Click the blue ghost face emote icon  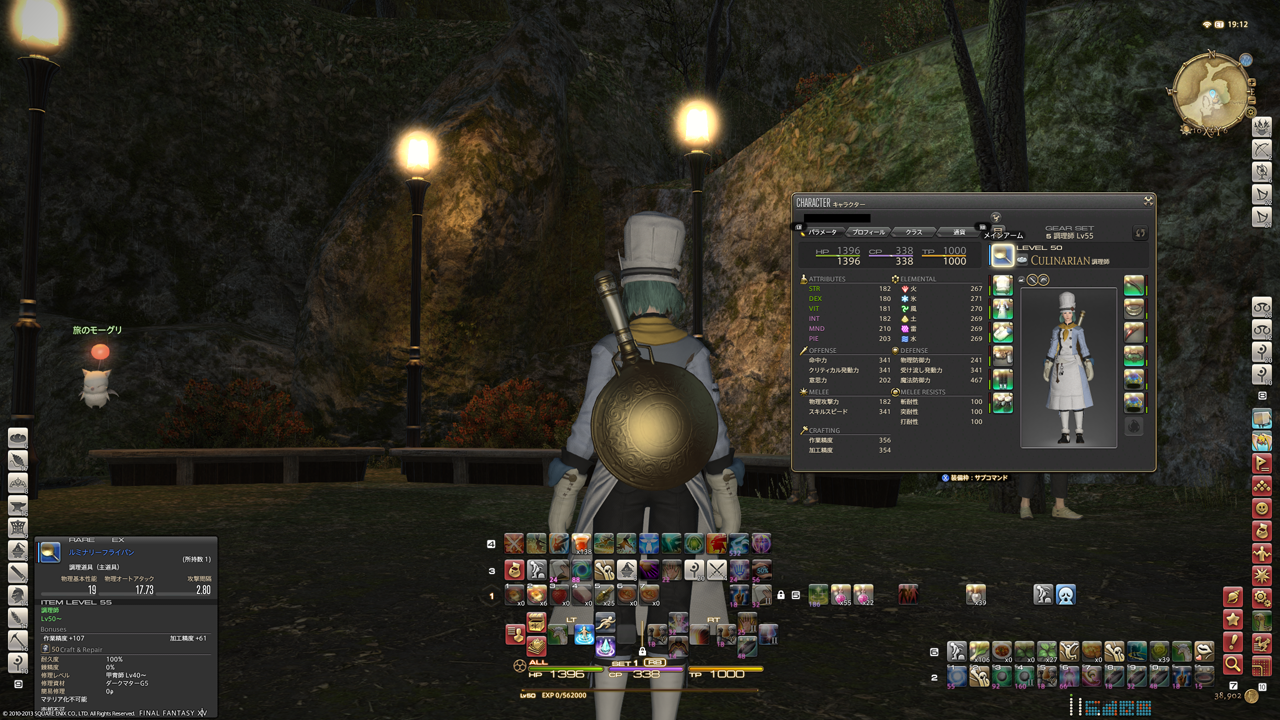pos(1066,595)
